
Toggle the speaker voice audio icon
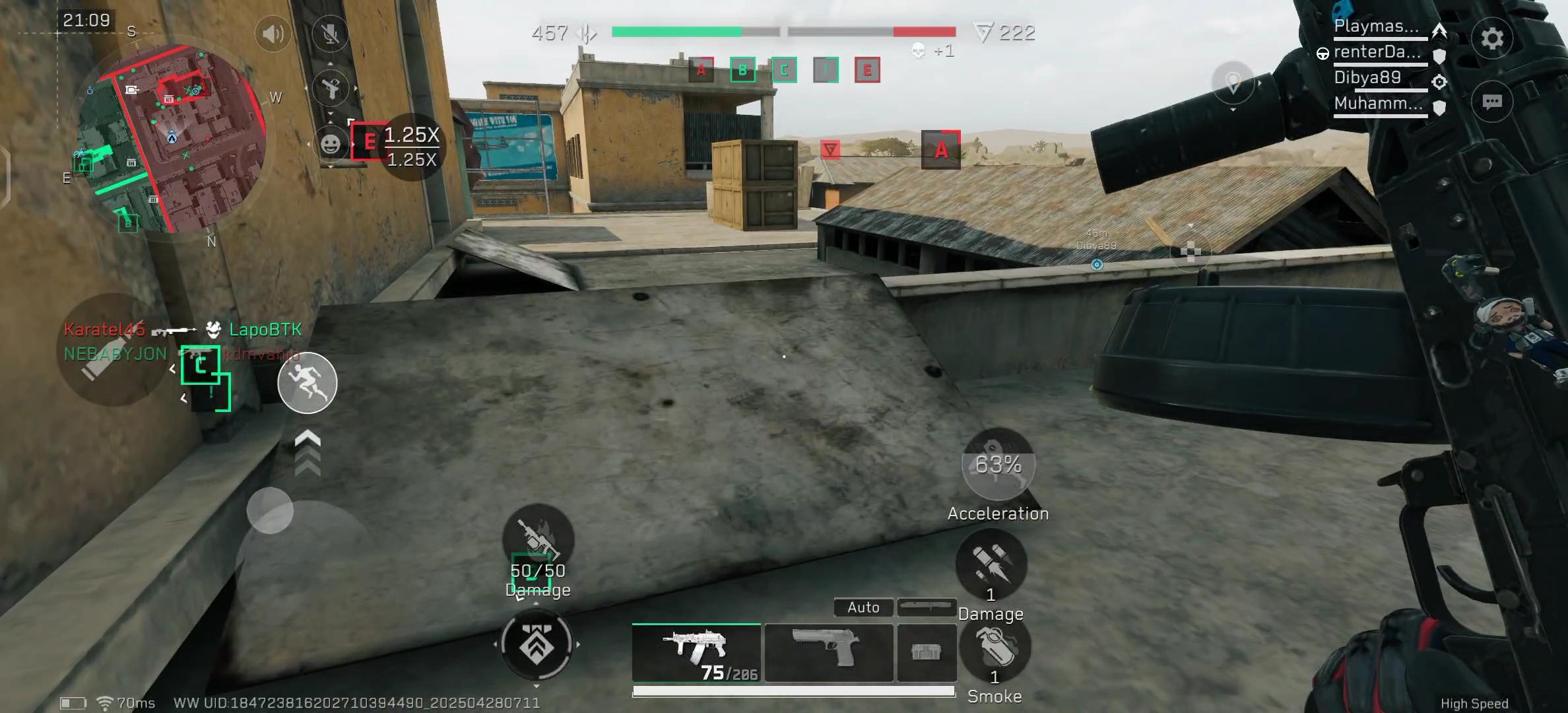(x=273, y=34)
